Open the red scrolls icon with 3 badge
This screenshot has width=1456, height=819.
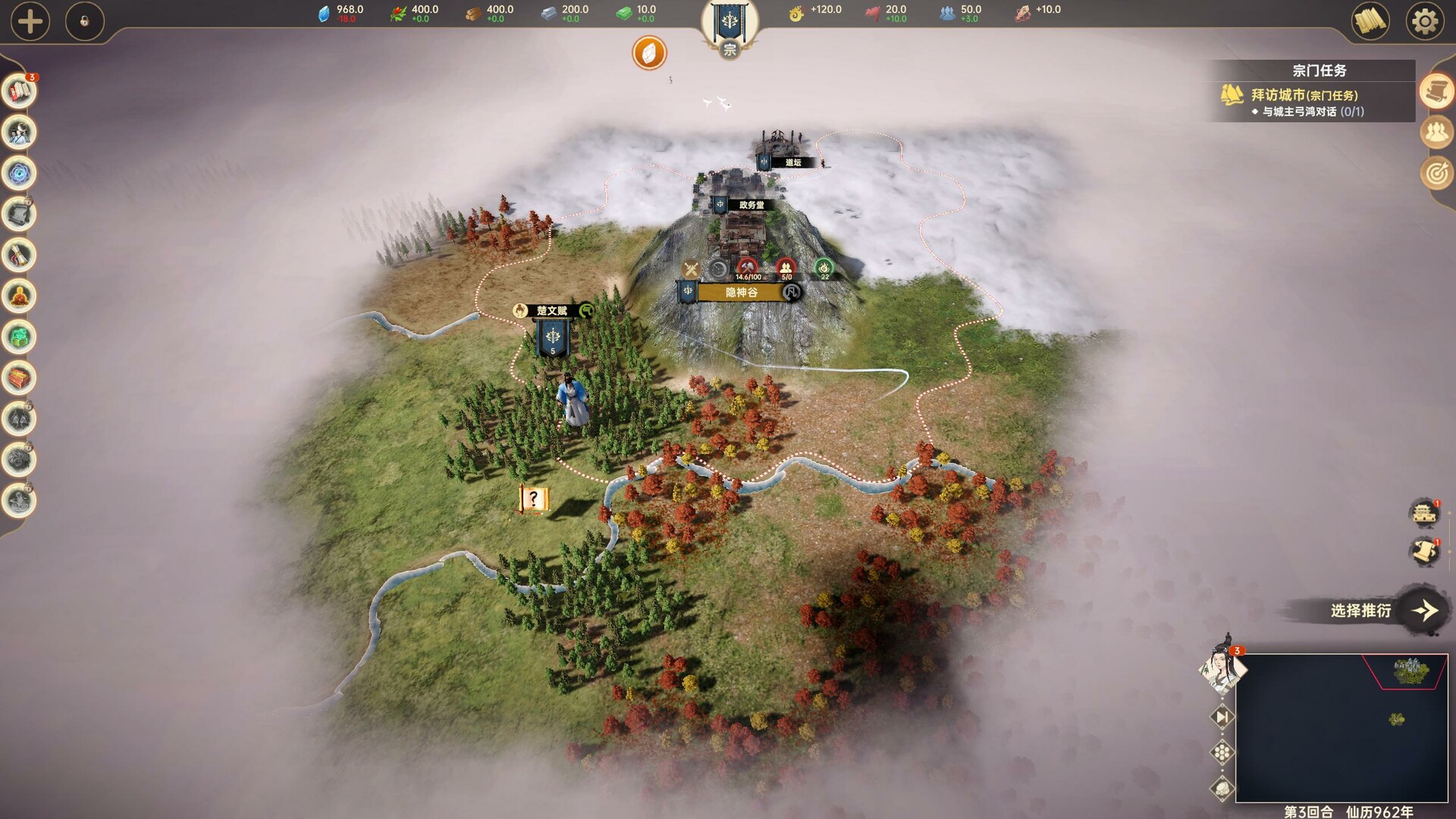(20, 92)
